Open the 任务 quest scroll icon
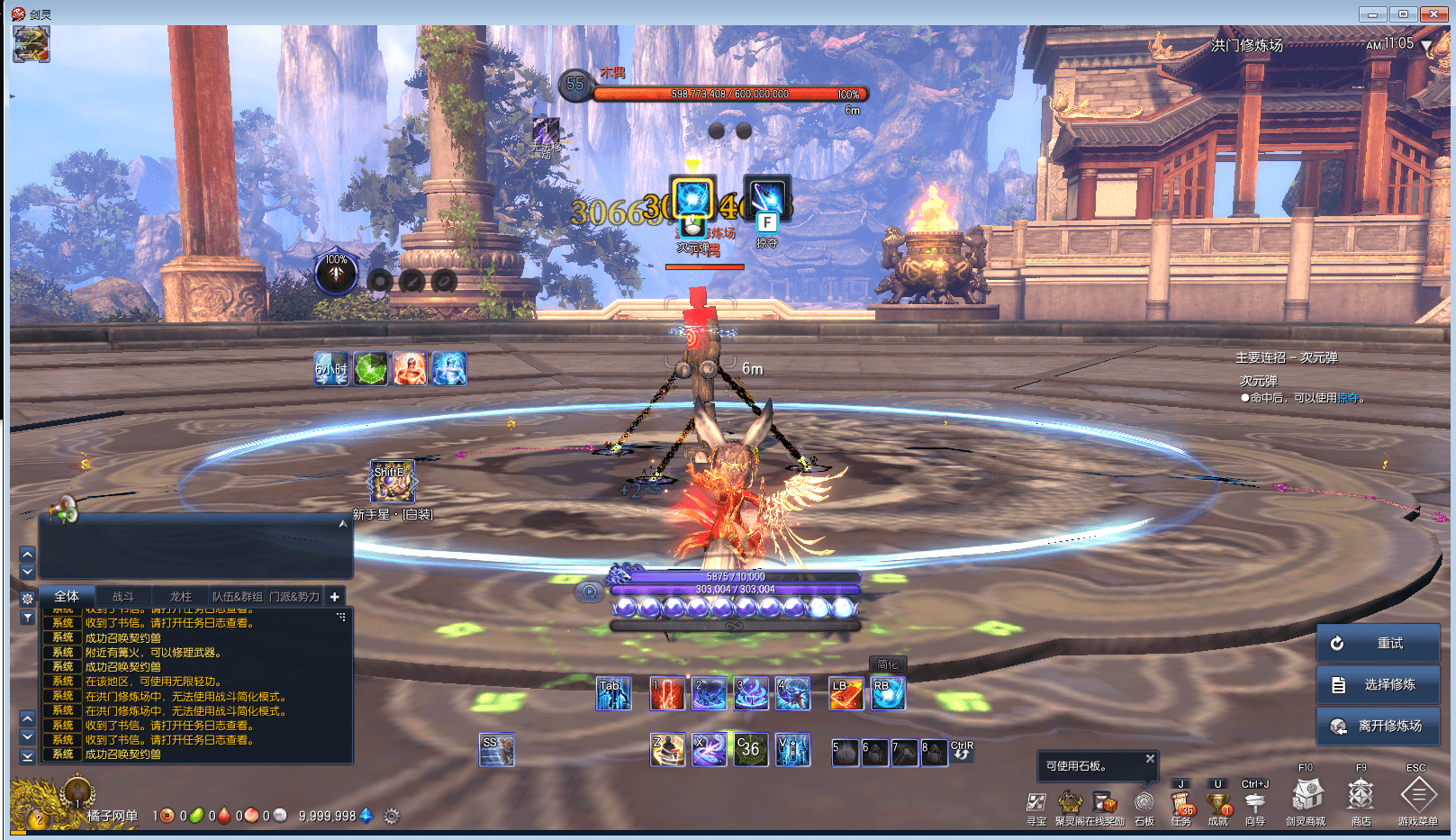 tap(1181, 802)
